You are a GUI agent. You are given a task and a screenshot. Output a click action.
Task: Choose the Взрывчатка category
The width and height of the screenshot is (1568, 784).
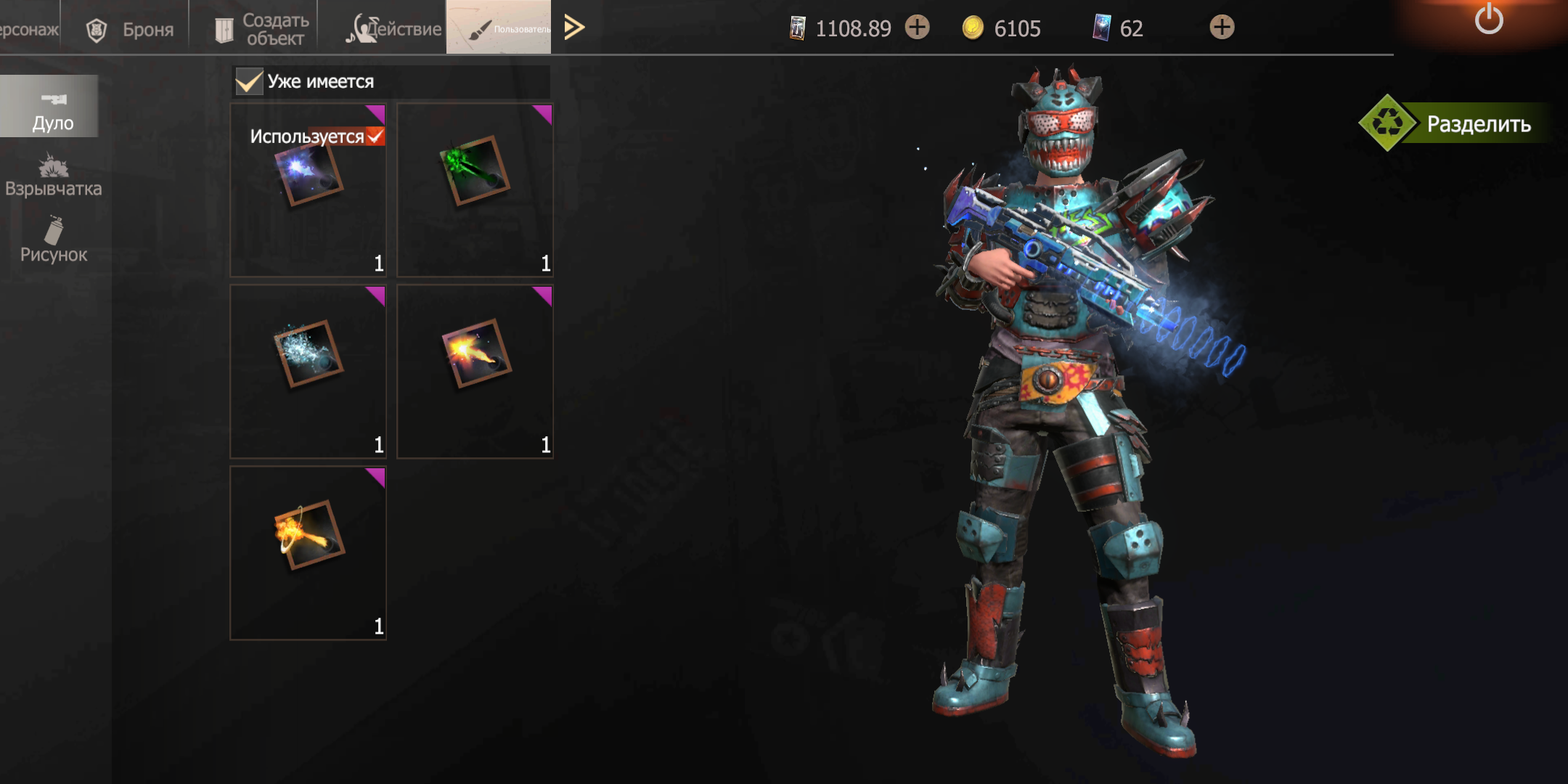53,176
